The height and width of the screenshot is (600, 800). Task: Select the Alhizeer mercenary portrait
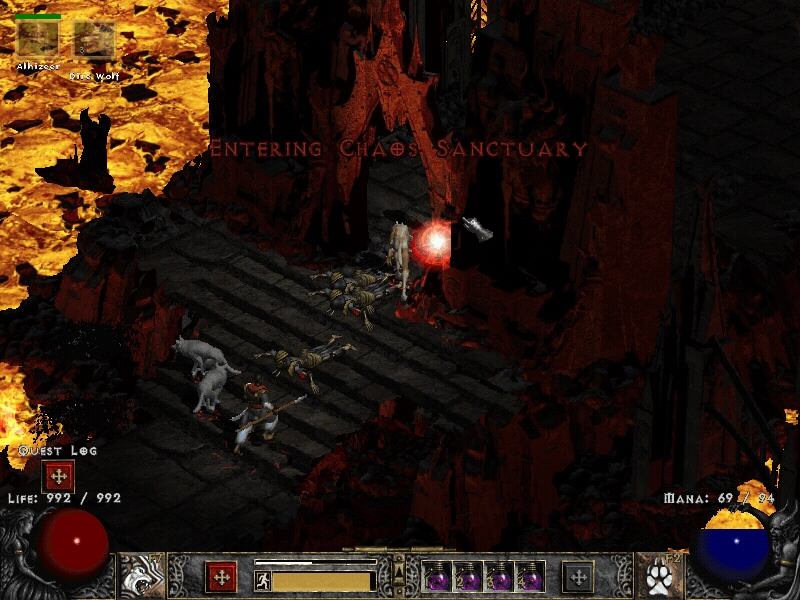pyautogui.click(x=37, y=39)
